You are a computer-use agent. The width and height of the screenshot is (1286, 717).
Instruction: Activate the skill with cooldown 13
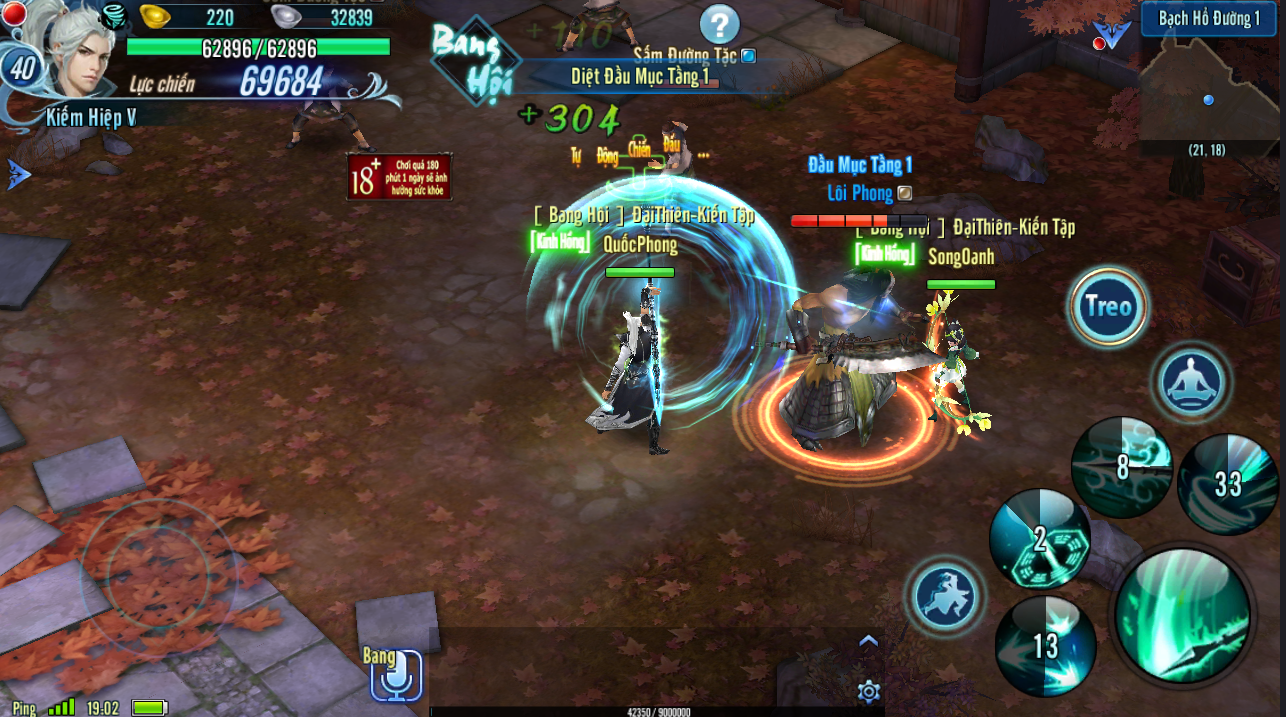[1045, 646]
